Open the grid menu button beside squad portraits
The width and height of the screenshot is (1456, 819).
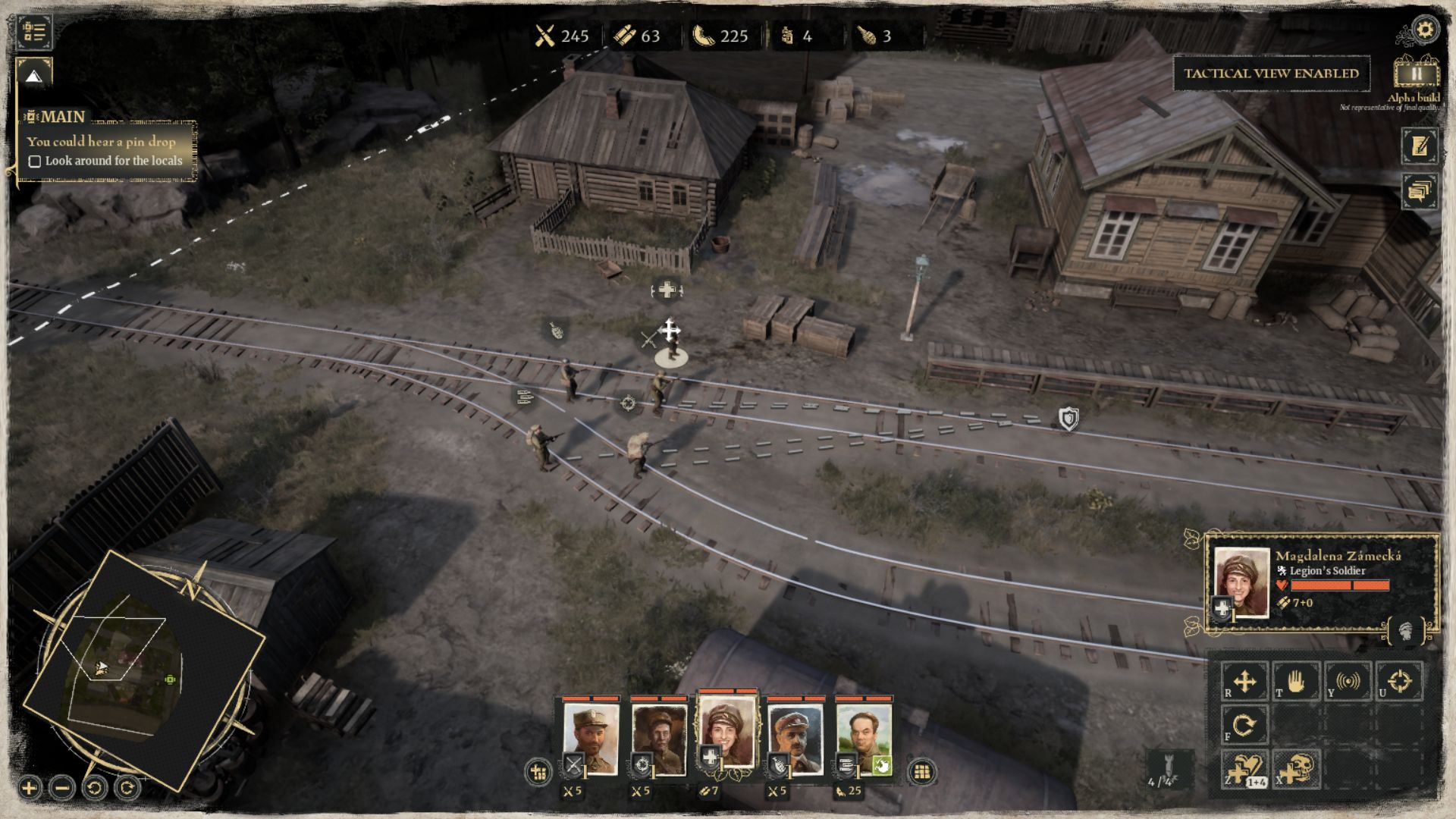point(921,772)
